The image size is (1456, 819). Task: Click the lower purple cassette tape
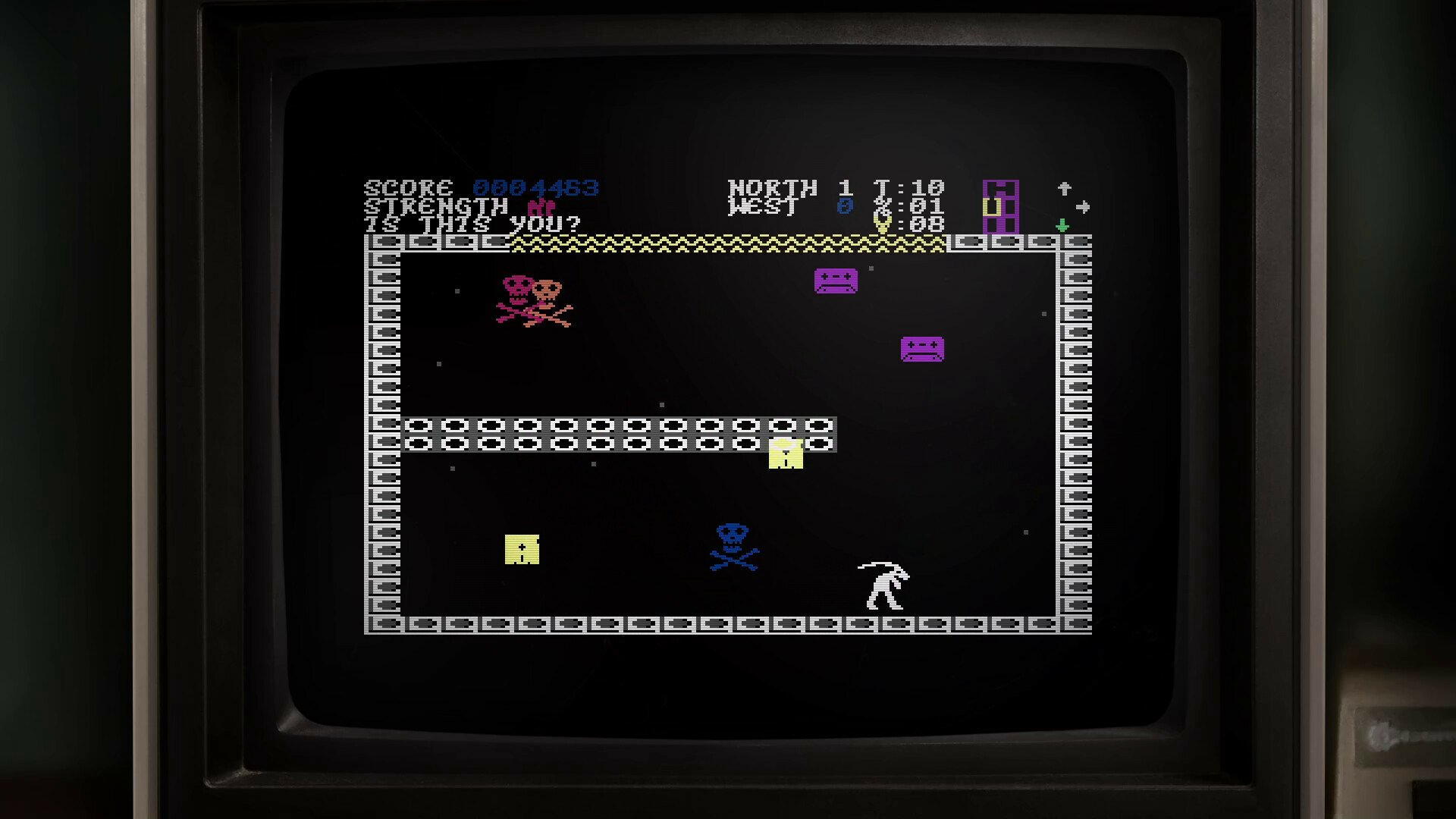(x=921, y=350)
